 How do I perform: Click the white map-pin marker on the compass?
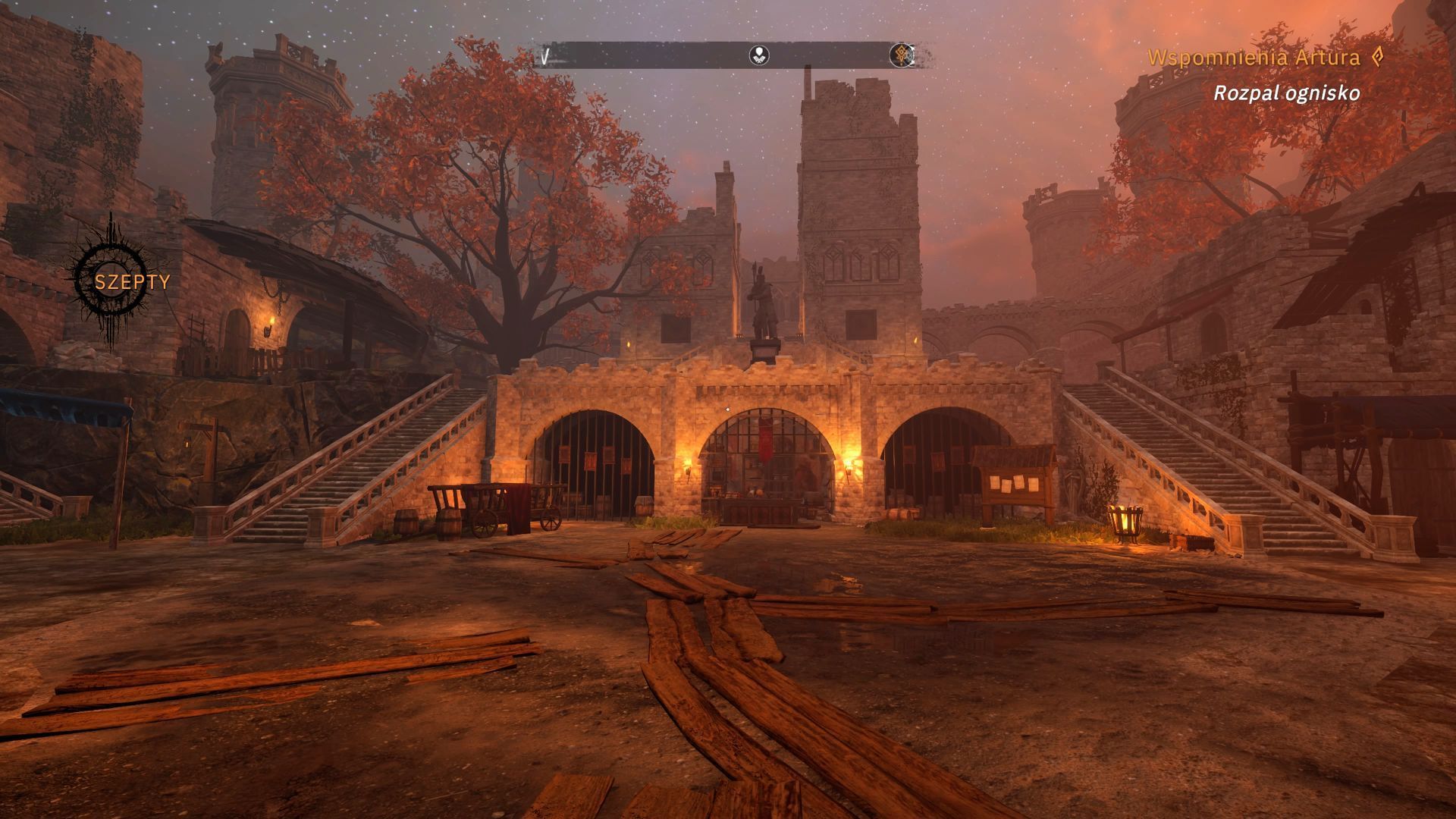click(x=759, y=55)
